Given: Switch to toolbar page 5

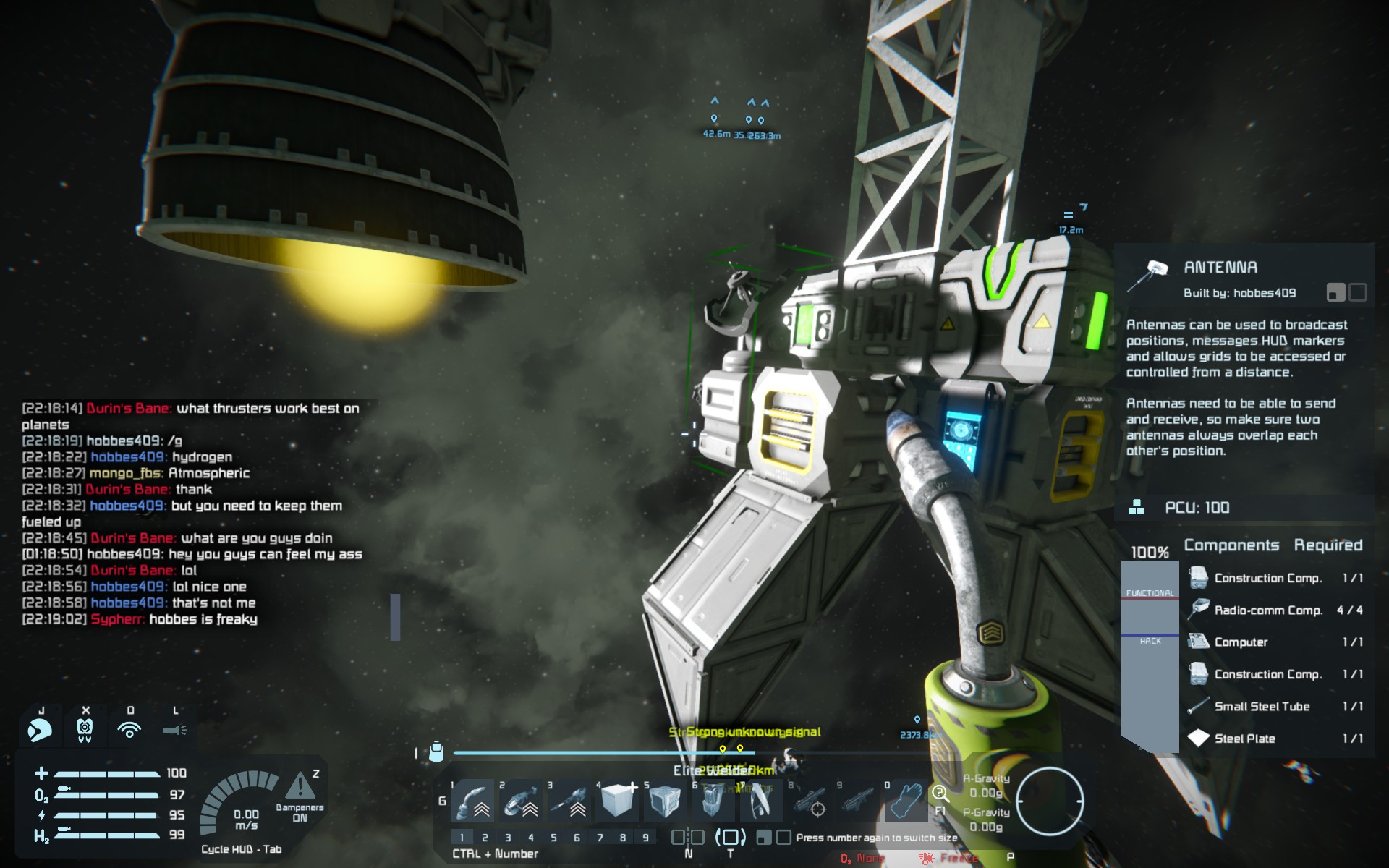Looking at the screenshot, I should pos(553,838).
